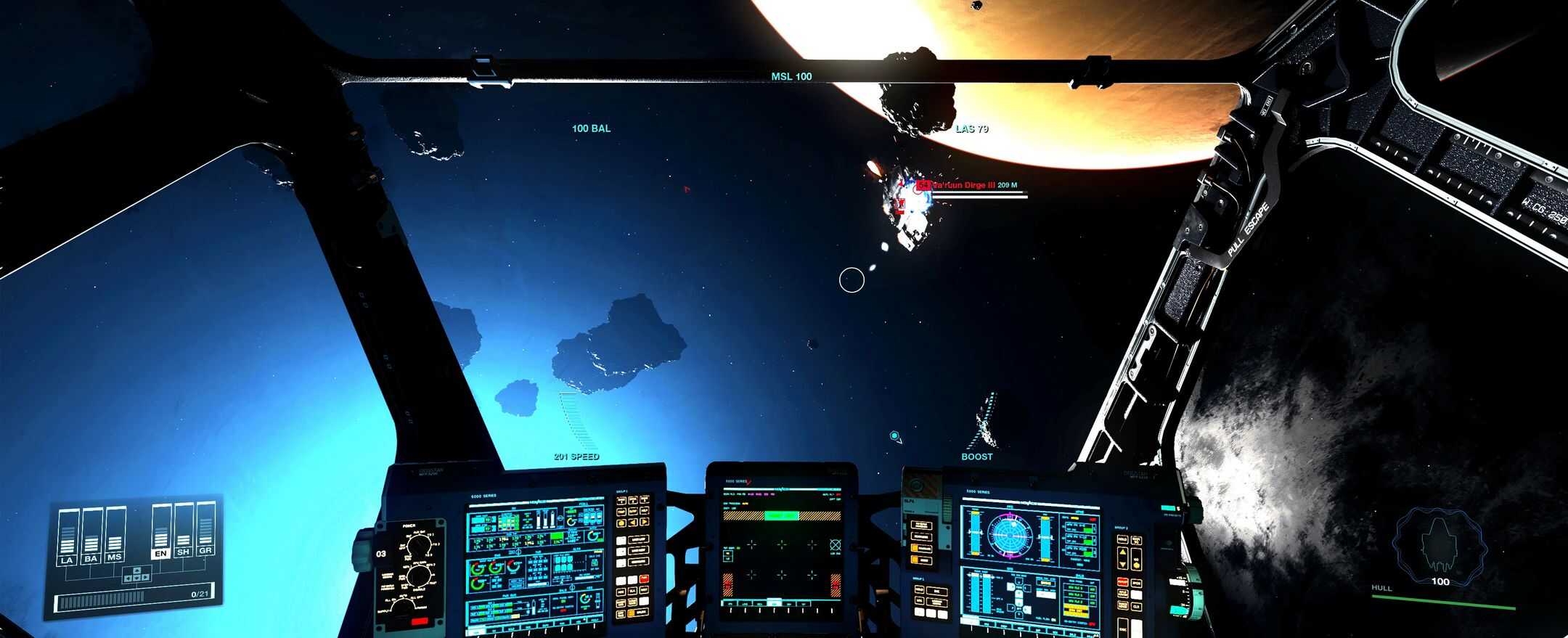Click the right arrow on the power pad
Screen dimensions: 1568x638
[x=145, y=577]
